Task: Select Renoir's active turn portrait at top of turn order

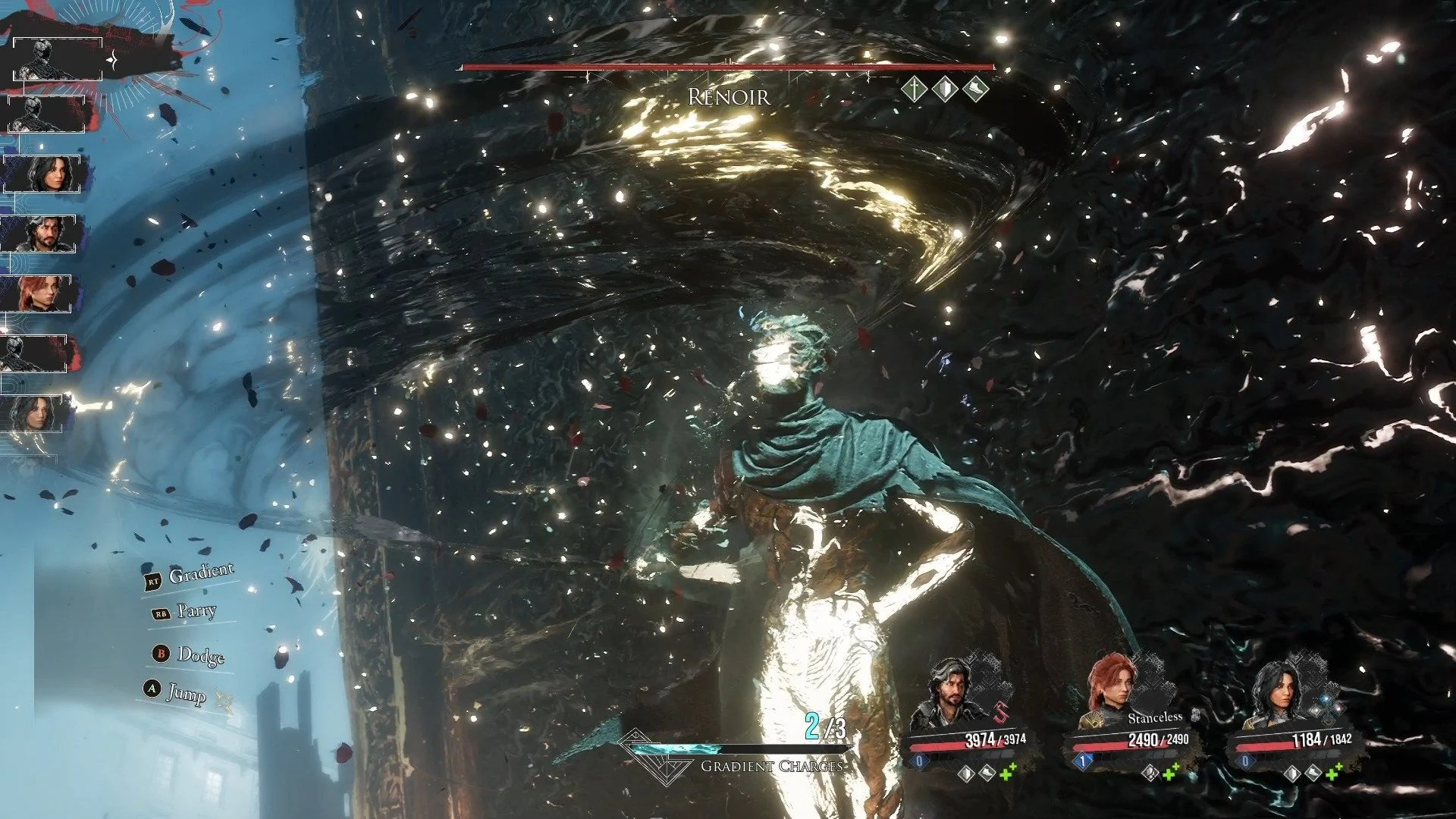Action: point(58,59)
